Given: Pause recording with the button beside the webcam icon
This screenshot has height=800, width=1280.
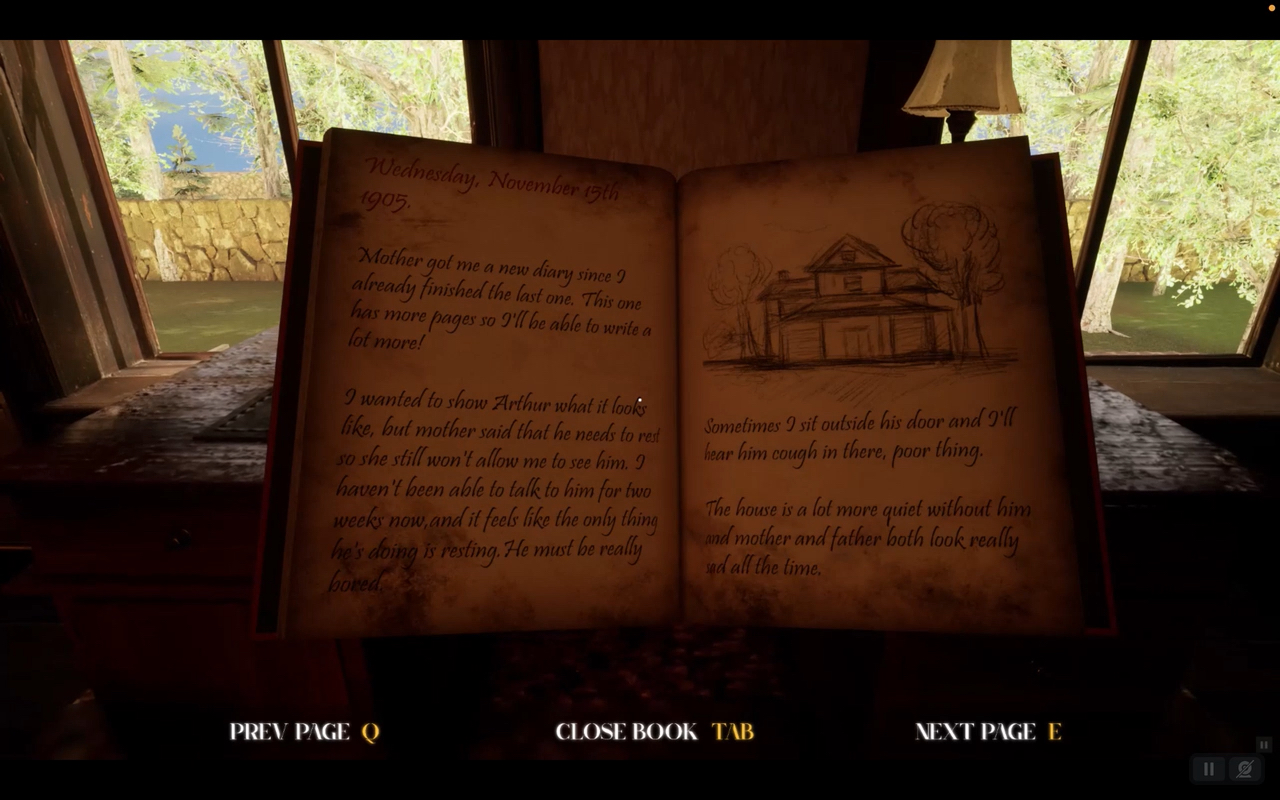Looking at the screenshot, I should coord(1209,769).
